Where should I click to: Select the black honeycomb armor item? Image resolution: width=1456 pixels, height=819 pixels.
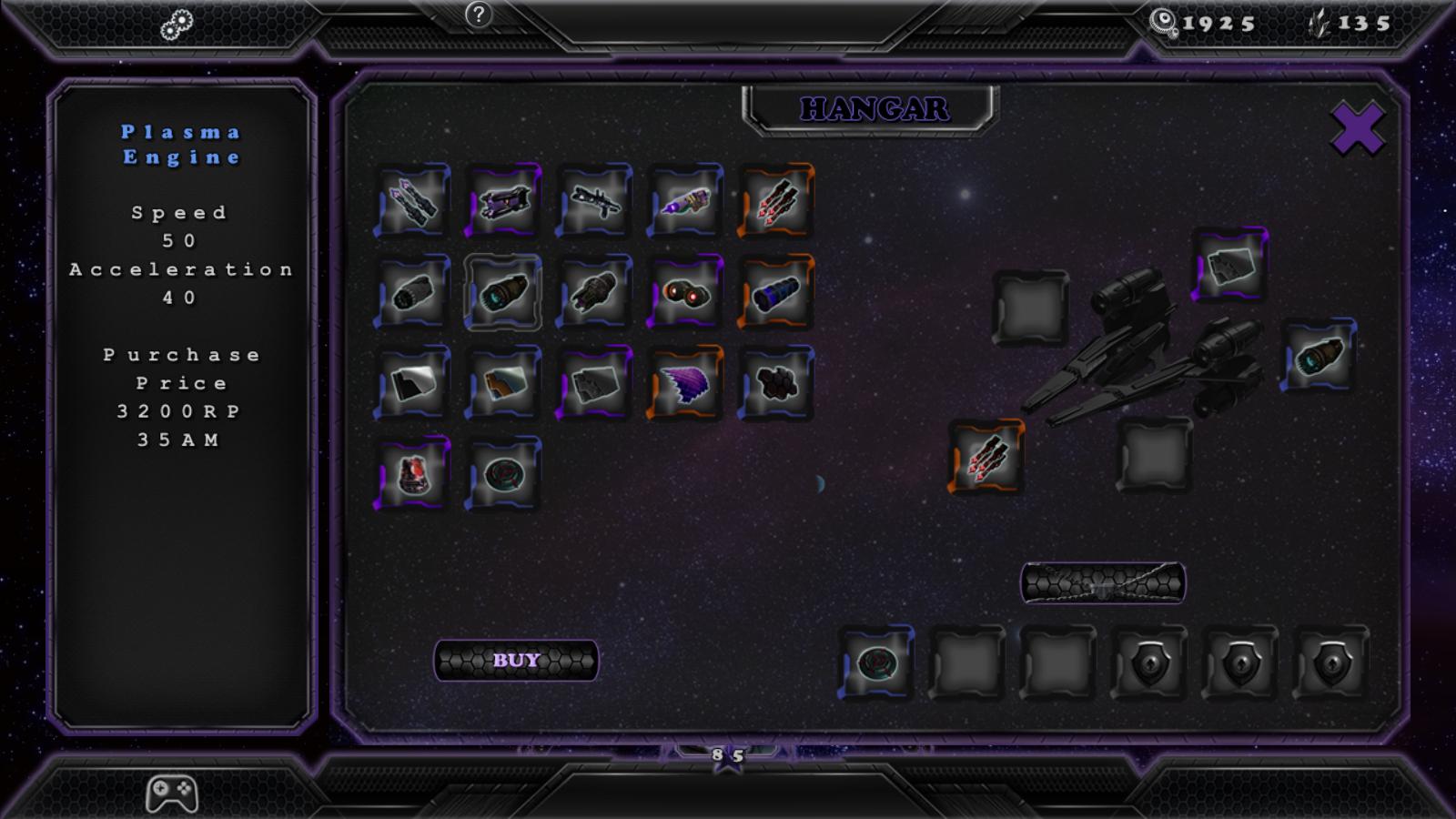point(776,383)
